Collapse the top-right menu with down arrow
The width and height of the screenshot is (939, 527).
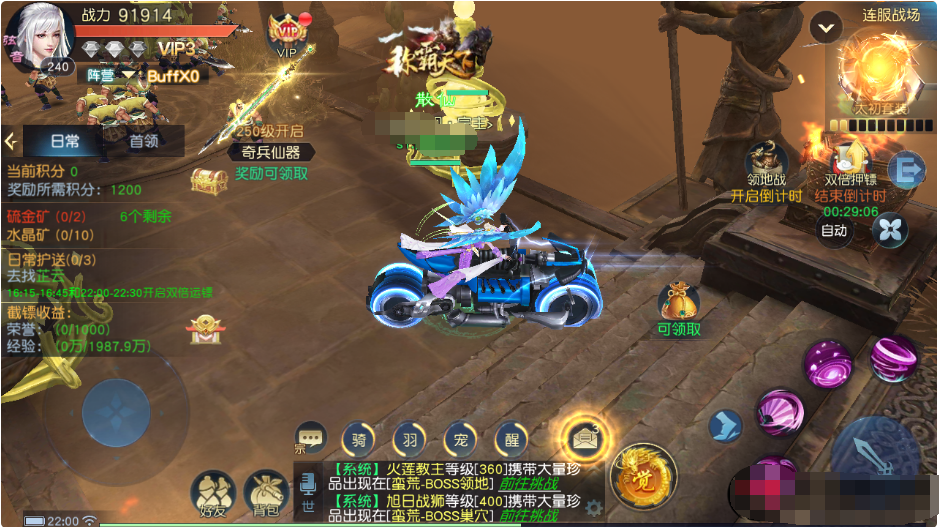click(825, 28)
